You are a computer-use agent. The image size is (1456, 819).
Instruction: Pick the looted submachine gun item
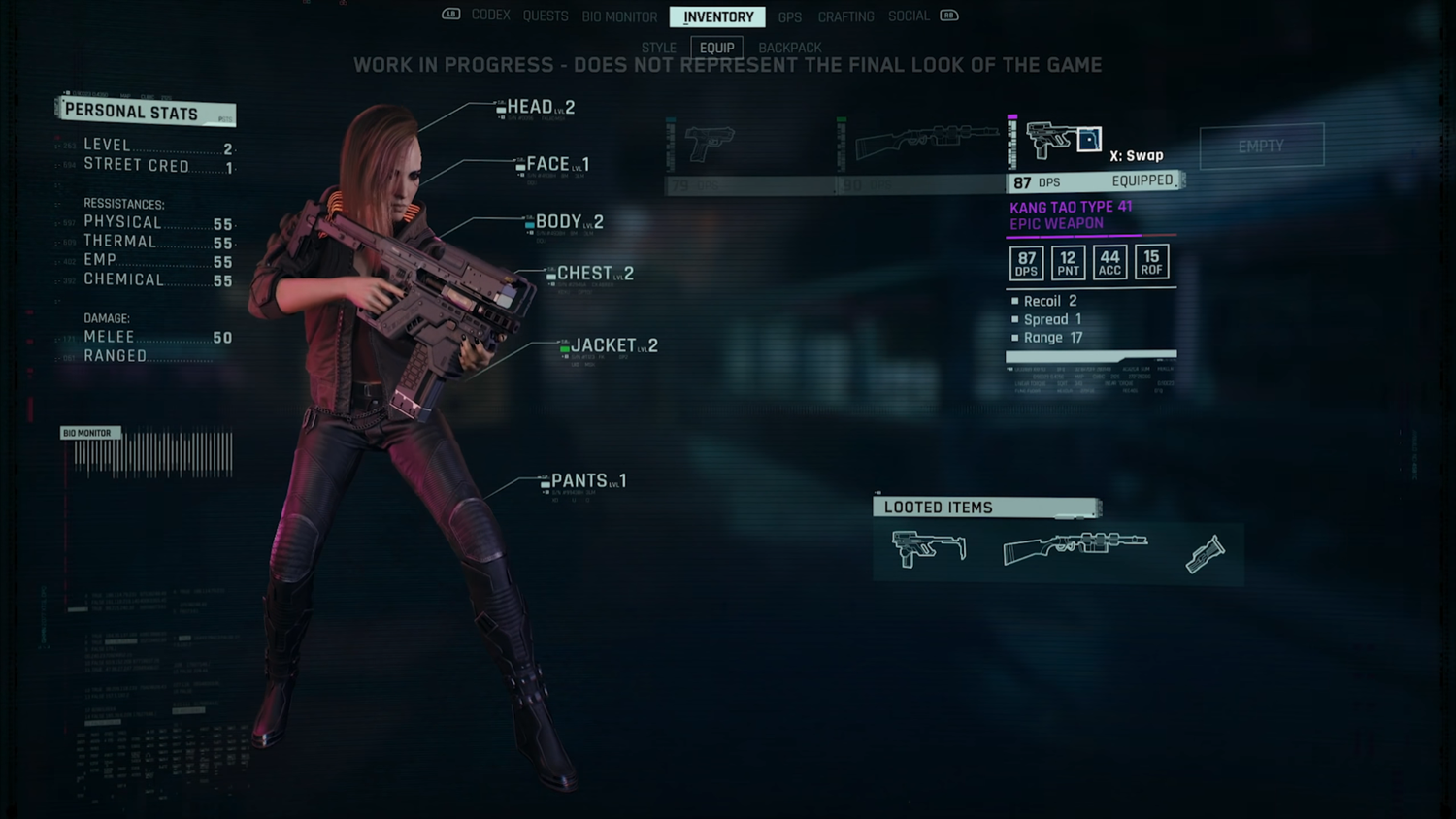928,548
